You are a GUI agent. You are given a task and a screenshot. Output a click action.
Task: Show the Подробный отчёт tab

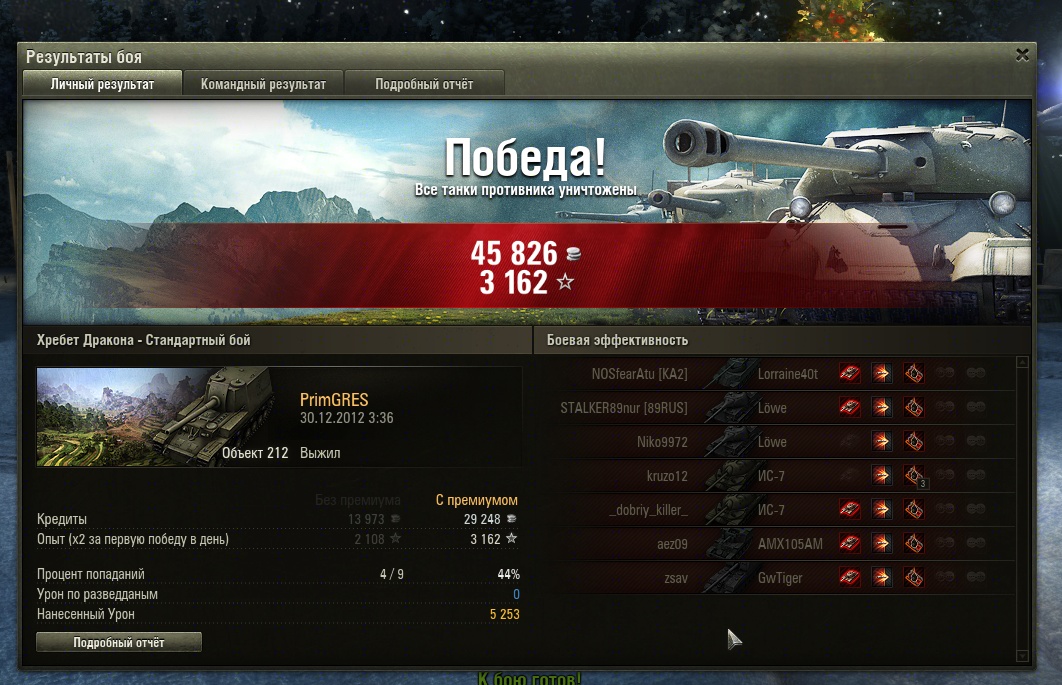[424, 84]
